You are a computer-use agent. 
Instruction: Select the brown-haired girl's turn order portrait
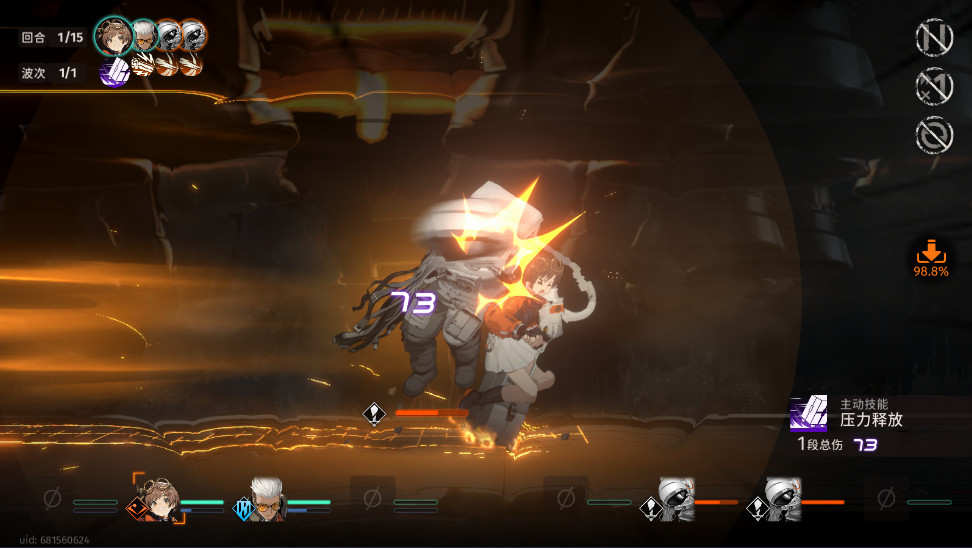[x=114, y=37]
